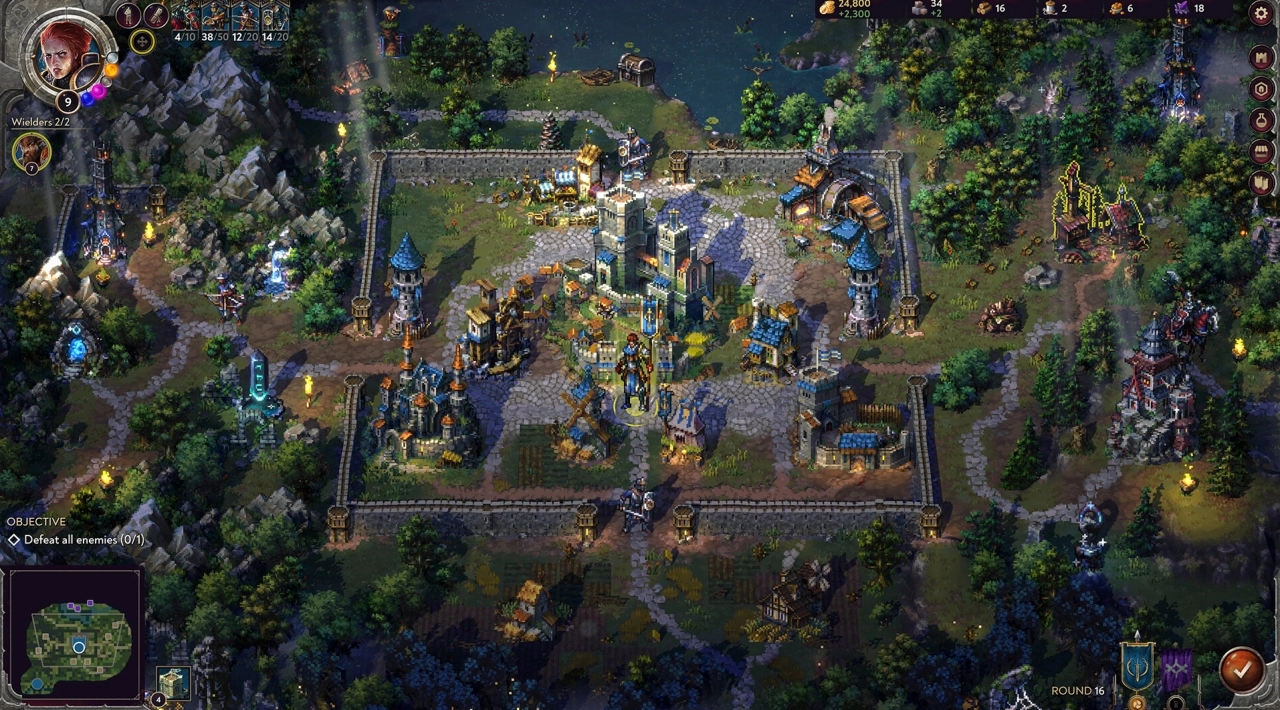Select the red-haired wielder portrait
Image resolution: width=1280 pixels, height=710 pixels.
tap(64, 52)
